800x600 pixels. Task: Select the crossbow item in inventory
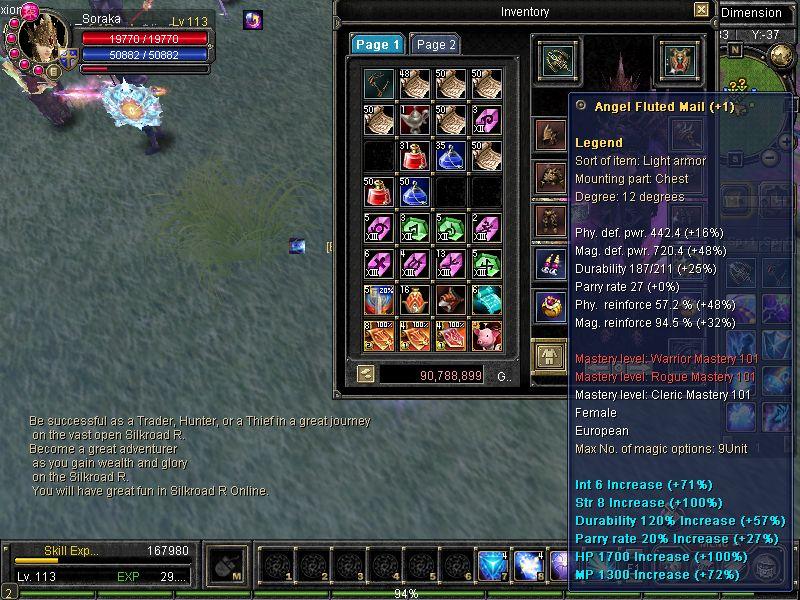click(x=379, y=84)
